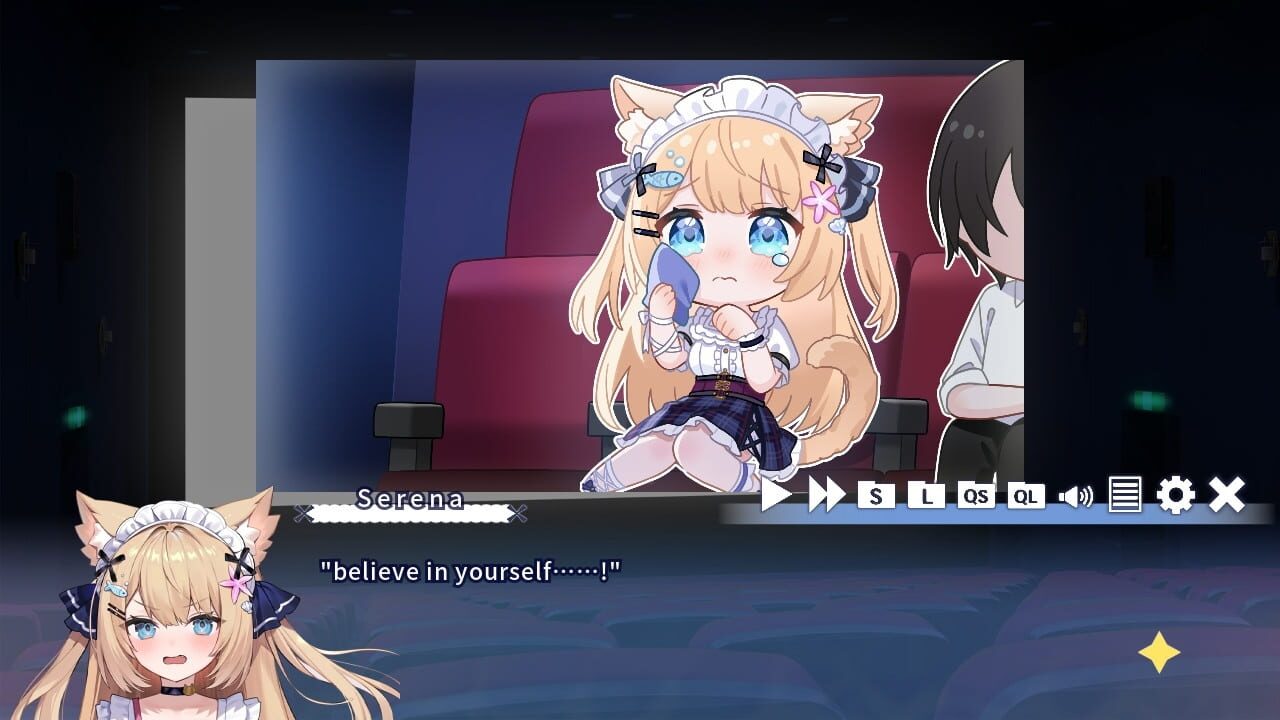
Task: Open settings with the gear icon
Action: click(x=1177, y=495)
